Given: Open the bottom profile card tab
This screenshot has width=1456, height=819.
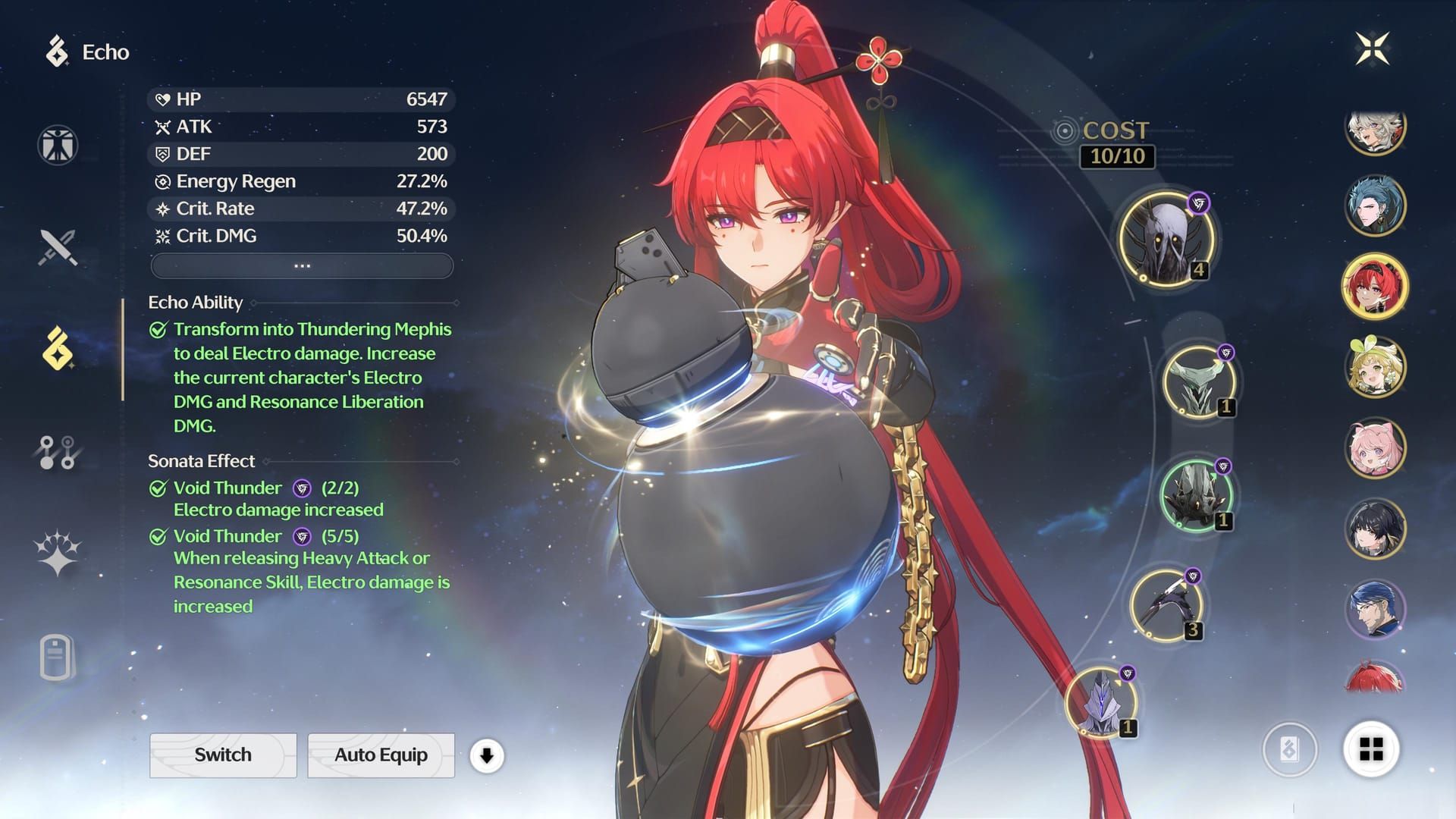Looking at the screenshot, I should pyautogui.click(x=58, y=657).
